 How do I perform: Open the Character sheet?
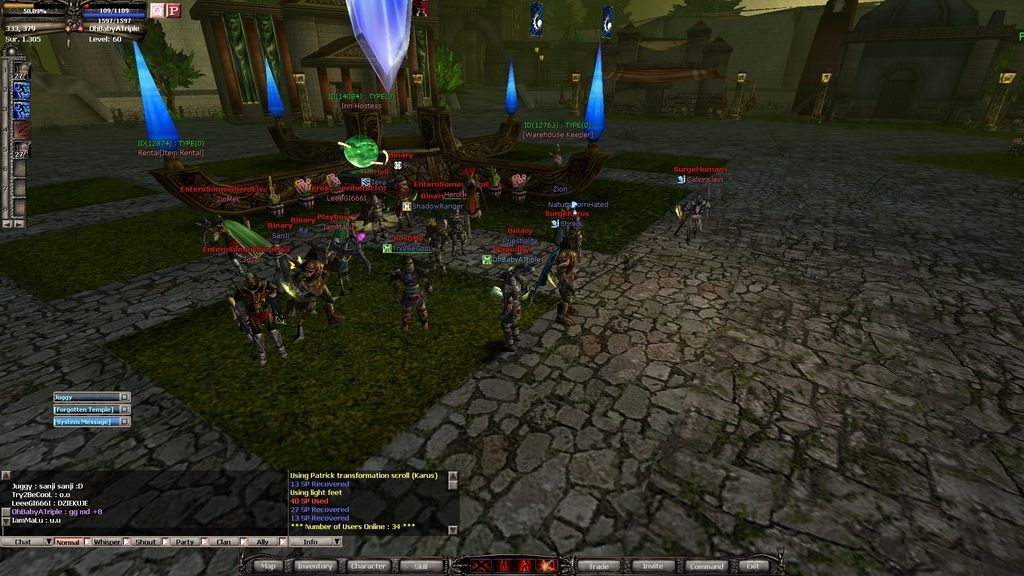coord(368,566)
